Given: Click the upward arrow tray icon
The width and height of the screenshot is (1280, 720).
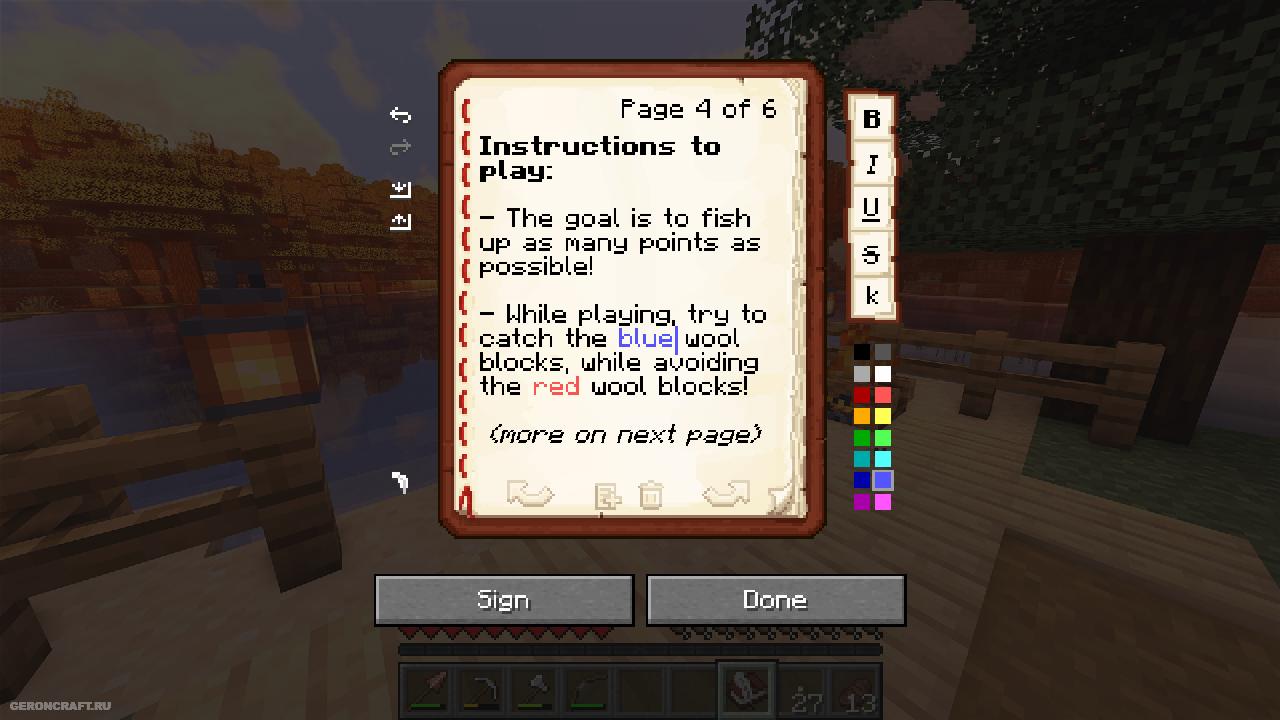Looking at the screenshot, I should (x=400, y=220).
